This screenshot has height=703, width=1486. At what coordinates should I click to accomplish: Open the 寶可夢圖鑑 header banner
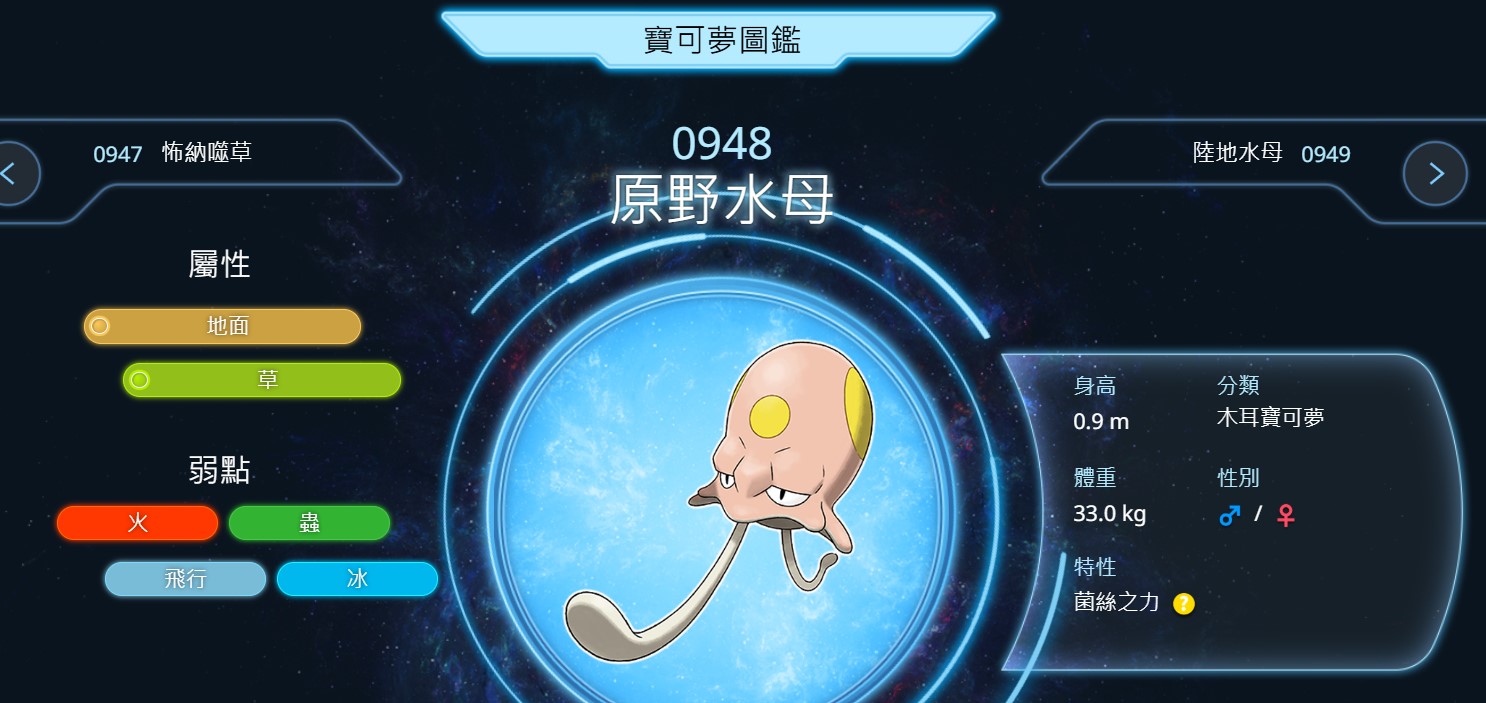point(720,40)
